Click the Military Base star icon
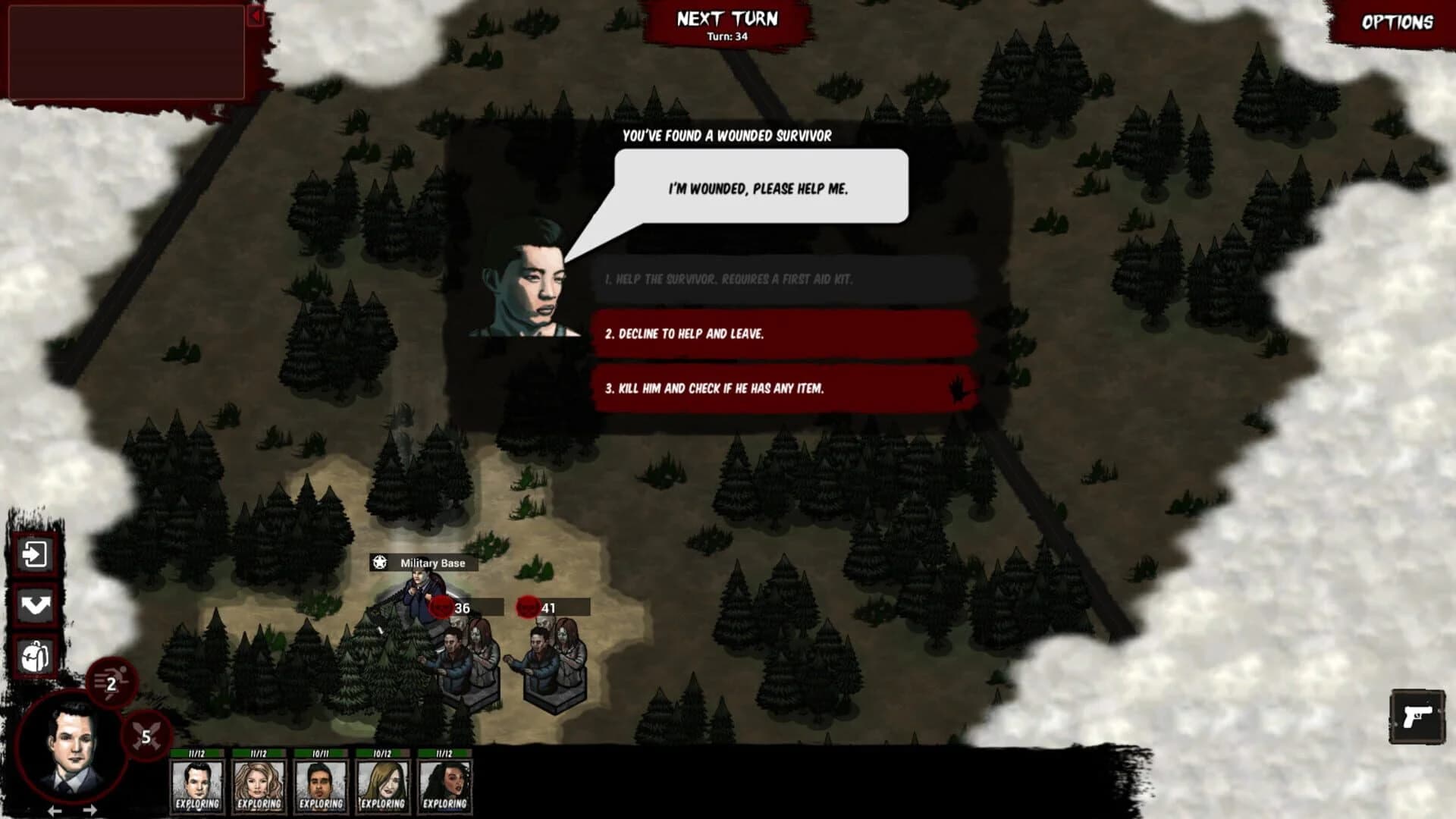Image resolution: width=1456 pixels, height=819 pixels. pos(381,563)
